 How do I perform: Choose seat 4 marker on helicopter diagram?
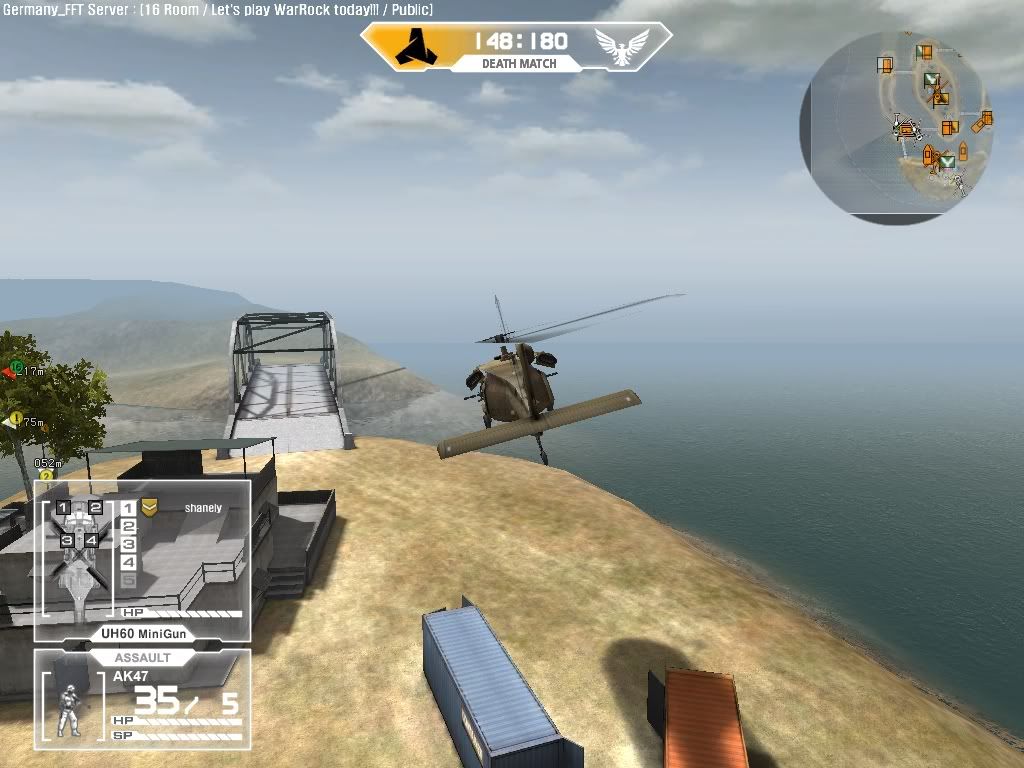click(x=91, y=541)
